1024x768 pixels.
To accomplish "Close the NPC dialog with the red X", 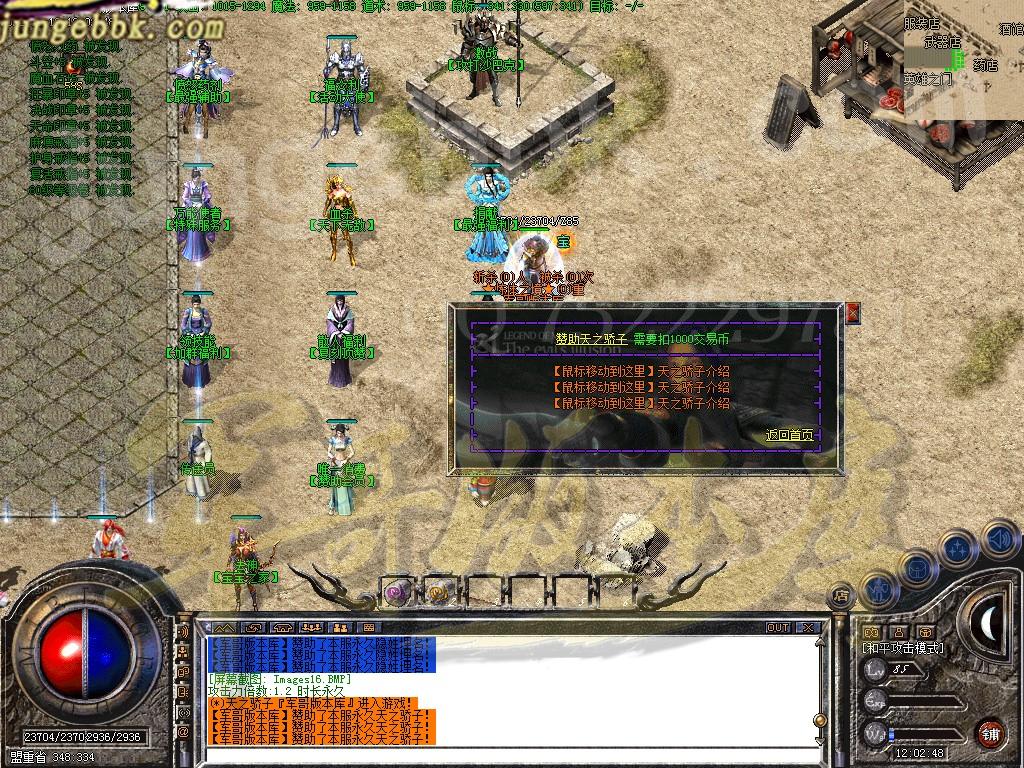I will [852, 313].
